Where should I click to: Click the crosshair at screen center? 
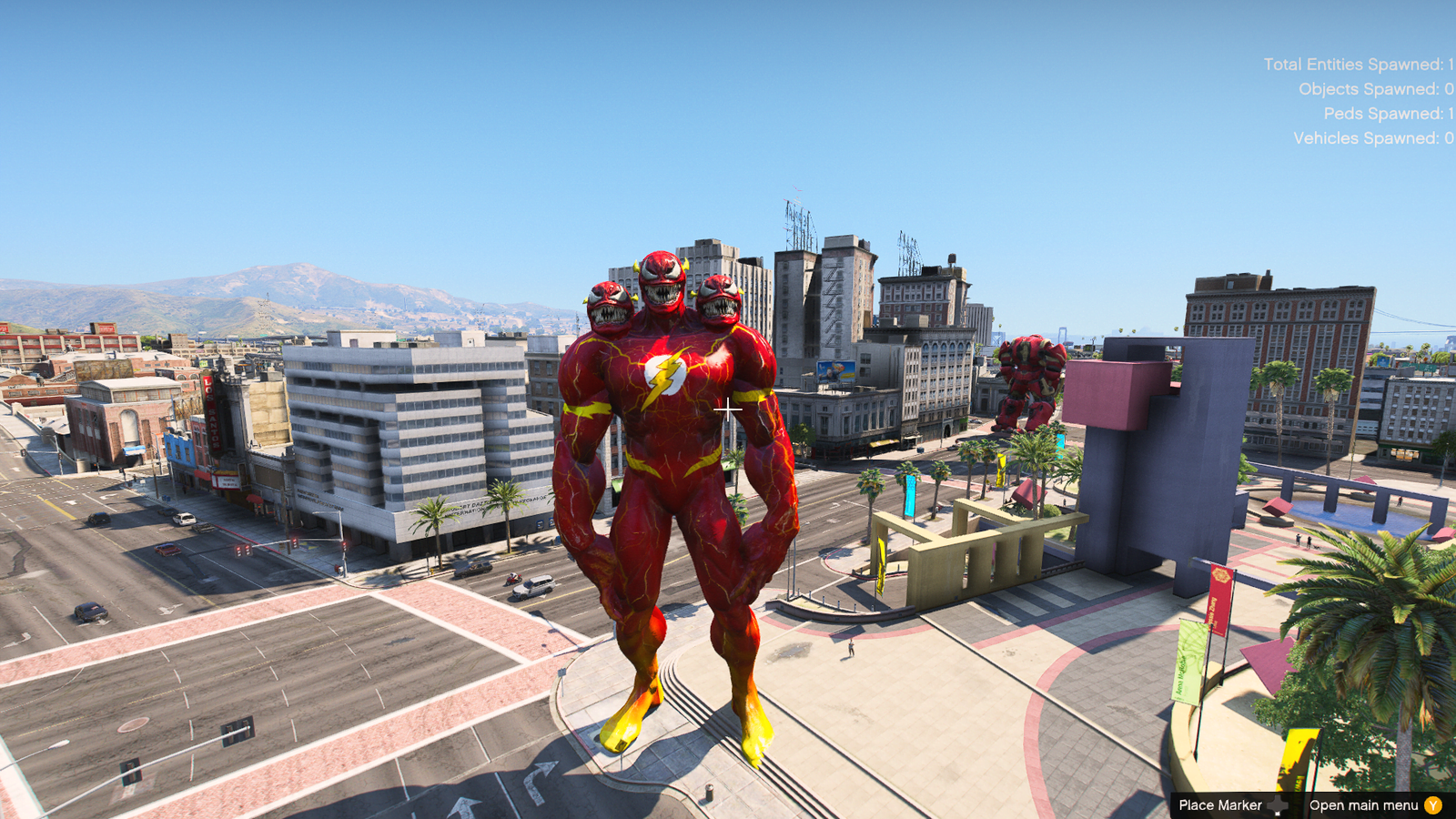728,409
